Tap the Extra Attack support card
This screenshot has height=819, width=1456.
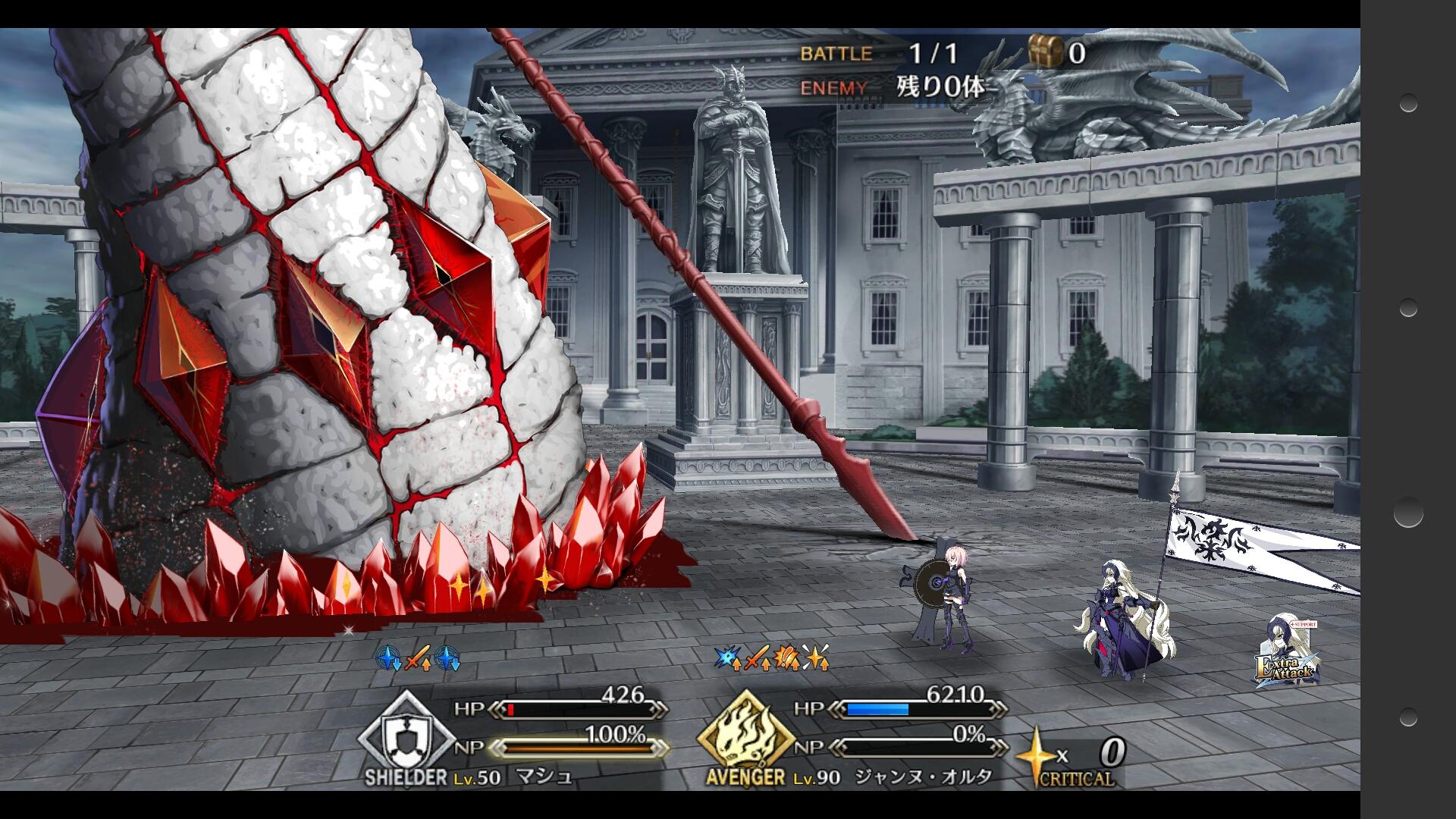[x=1287, y=654]
